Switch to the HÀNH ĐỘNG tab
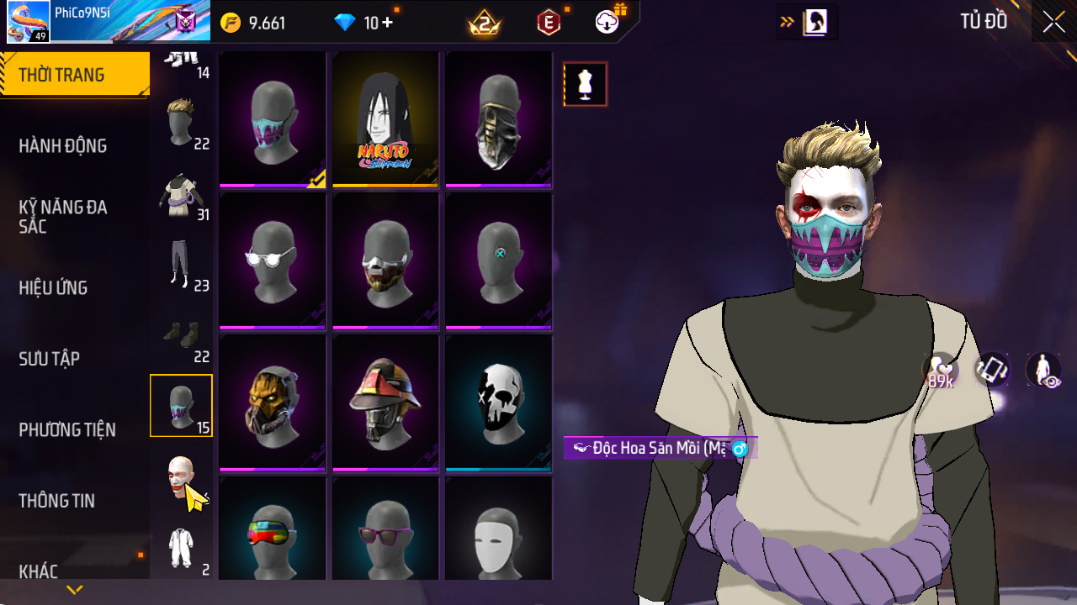The image size is (1077, 605). click(62, 146)
